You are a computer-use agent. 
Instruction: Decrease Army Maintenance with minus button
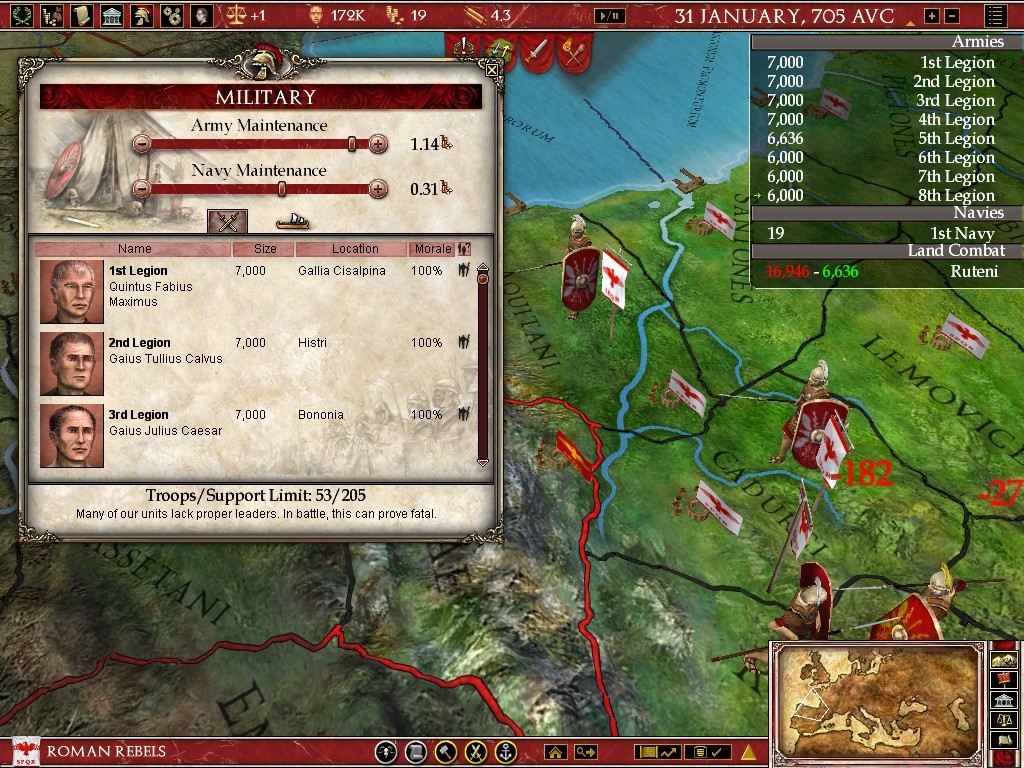[142, 144]
